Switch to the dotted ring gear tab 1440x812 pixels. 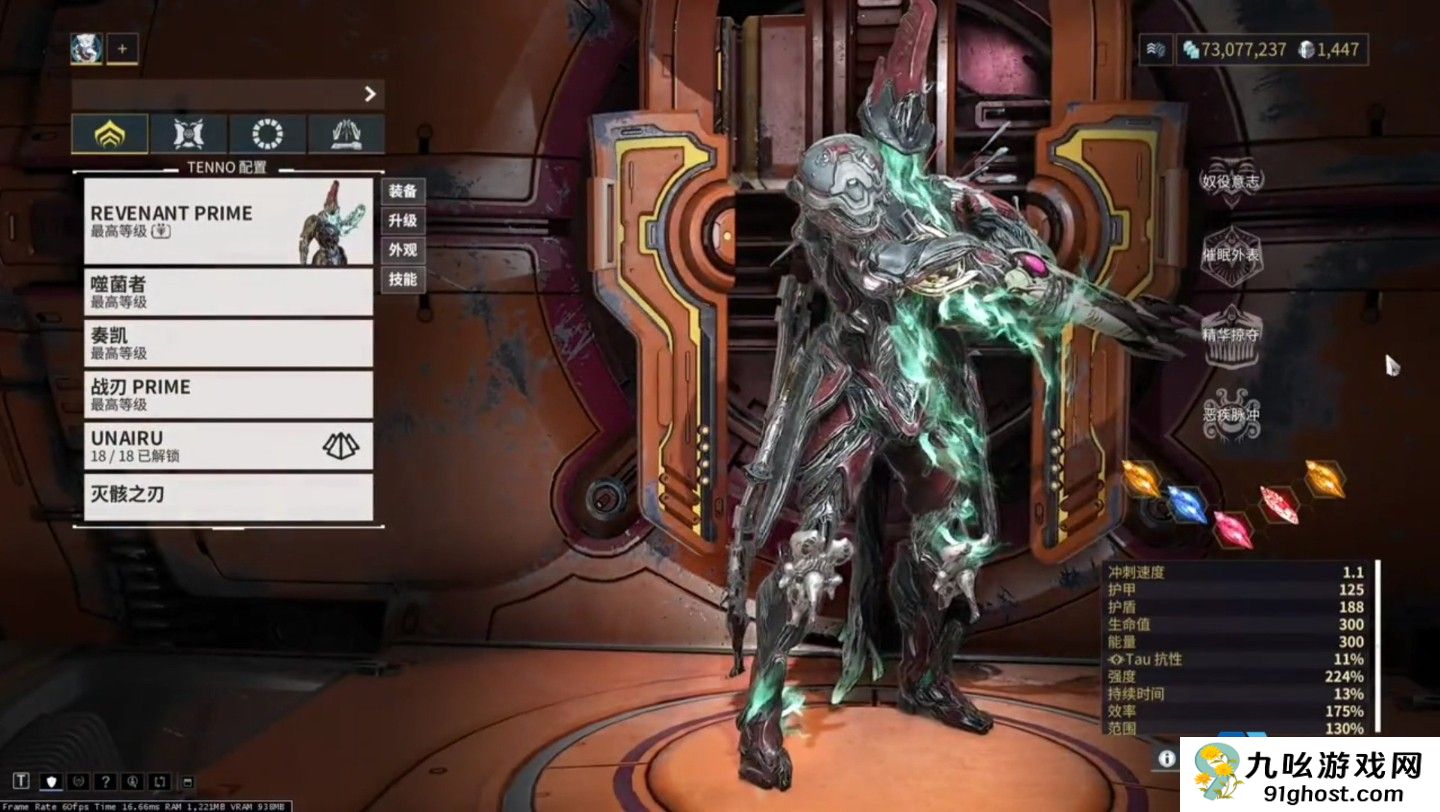[267, 134]
